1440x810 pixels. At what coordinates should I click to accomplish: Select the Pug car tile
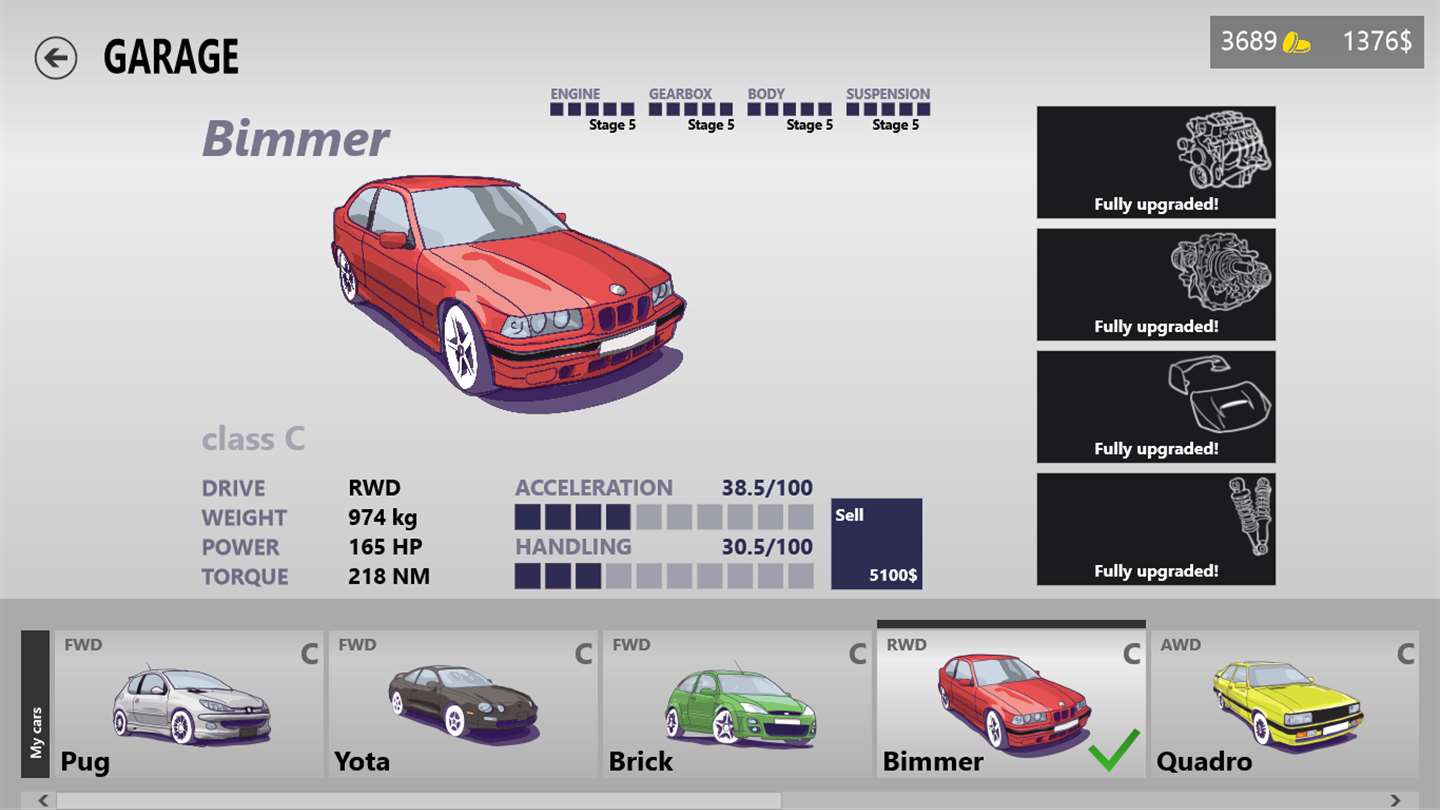coord(188,704)
